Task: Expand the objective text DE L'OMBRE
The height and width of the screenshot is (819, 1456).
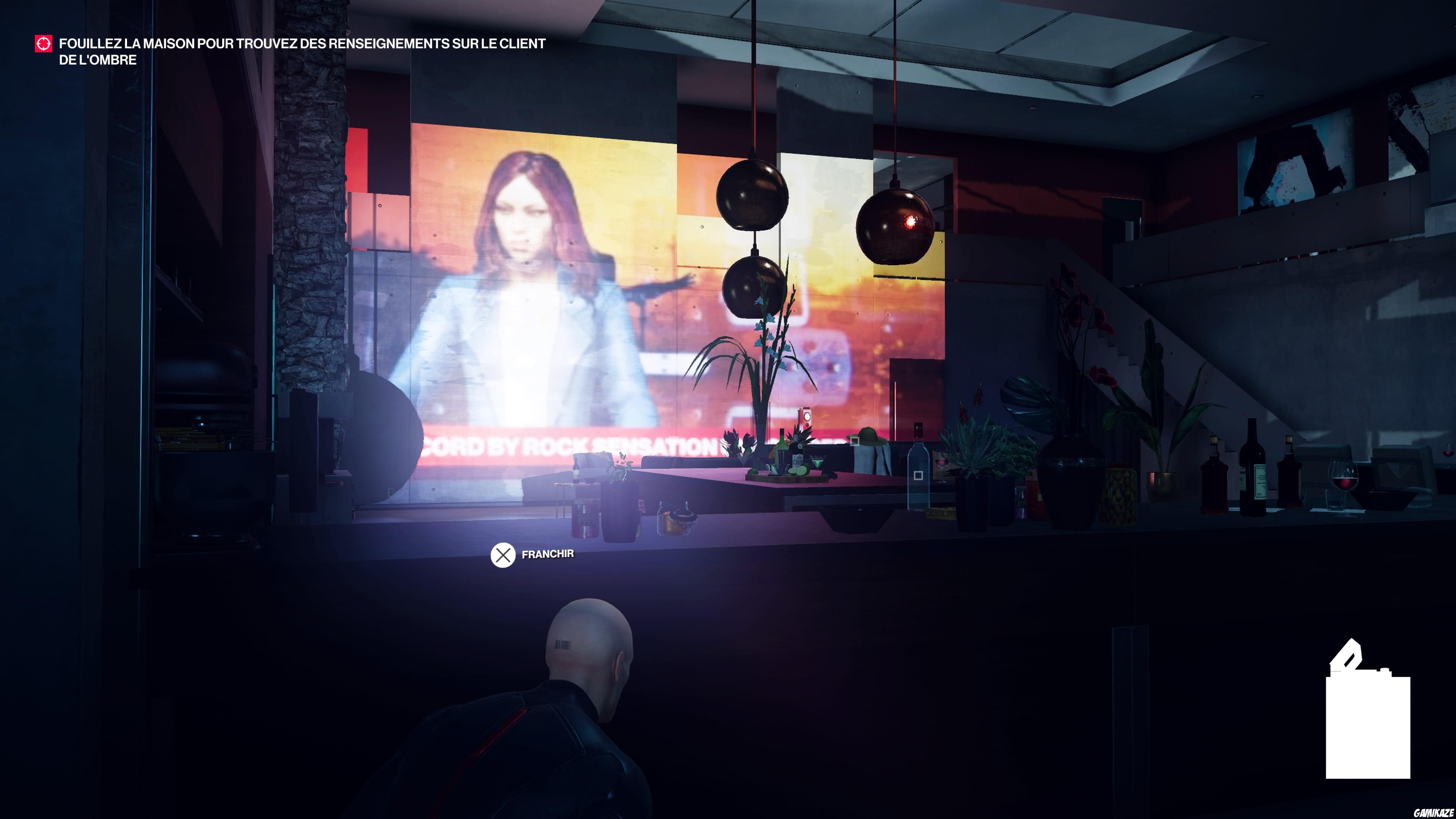Action: point(98,58)
